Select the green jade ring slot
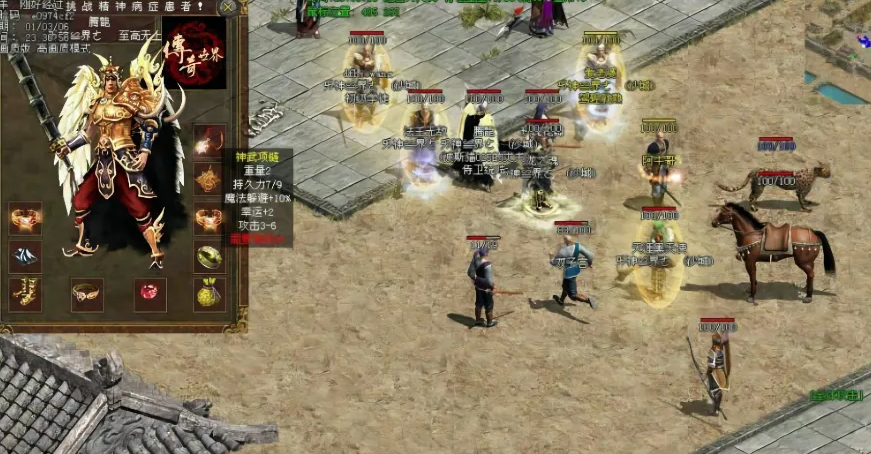871x454 pixels. 208,256
